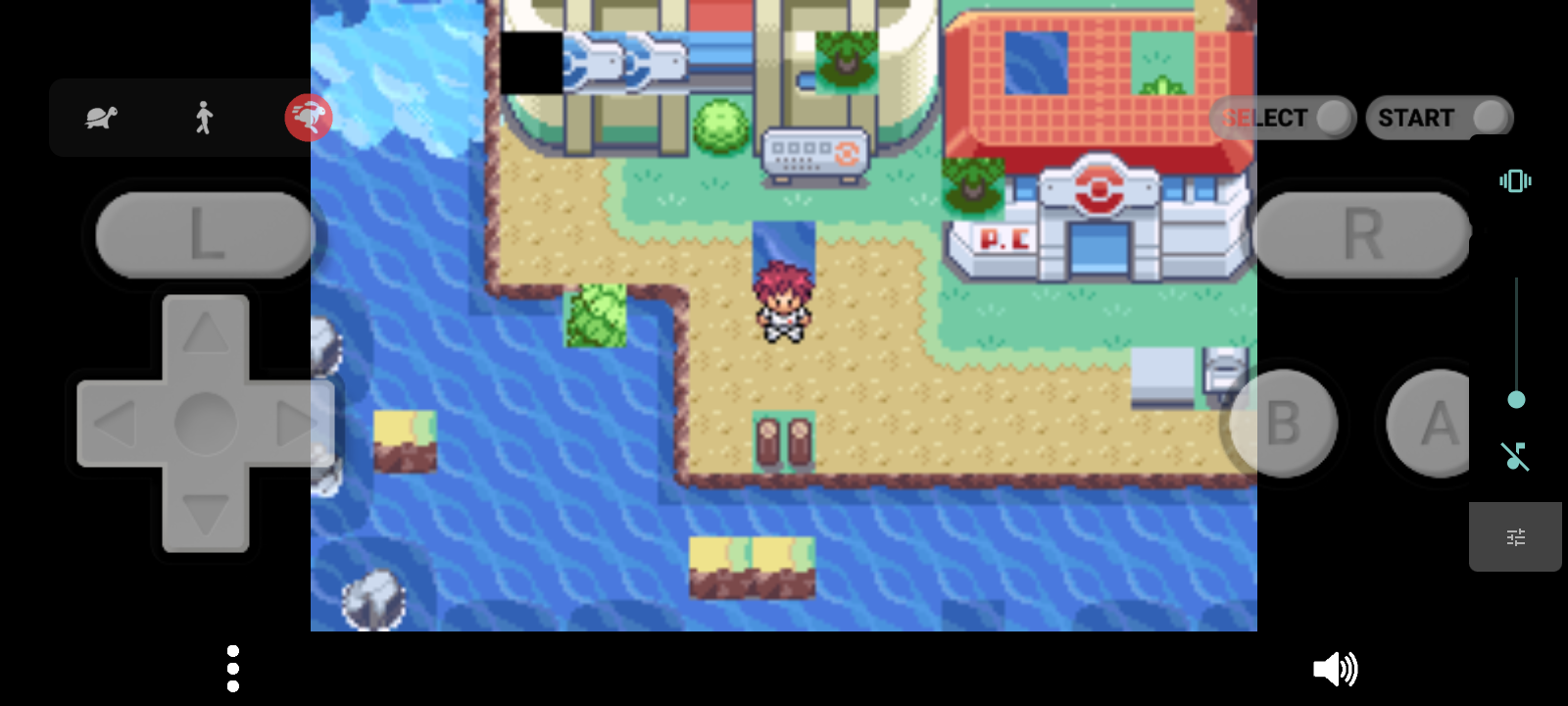
Task: Select the walking-person normal speed icon
Action: point(203,118)
